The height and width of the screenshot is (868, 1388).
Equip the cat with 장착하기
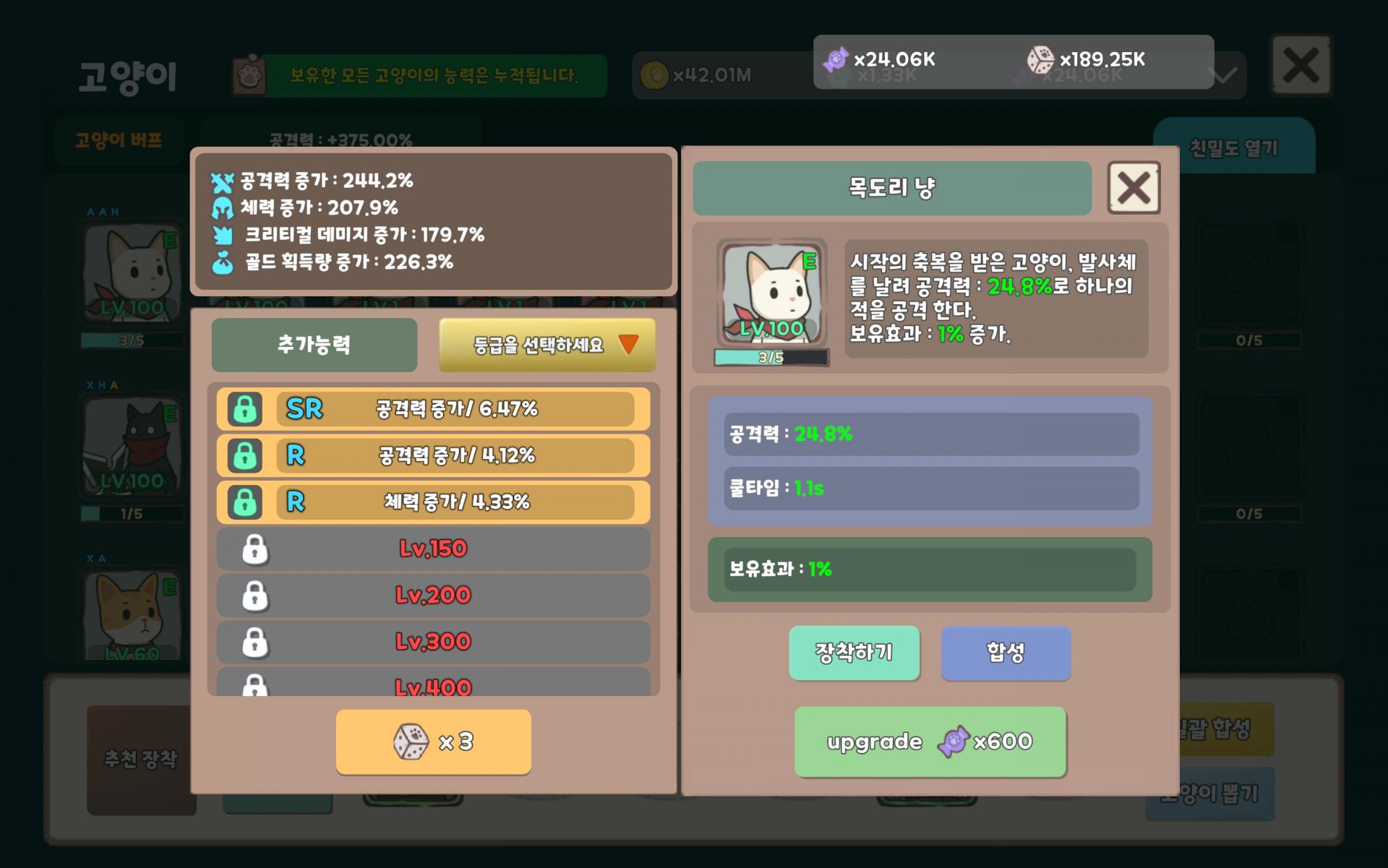click(854, 653)
